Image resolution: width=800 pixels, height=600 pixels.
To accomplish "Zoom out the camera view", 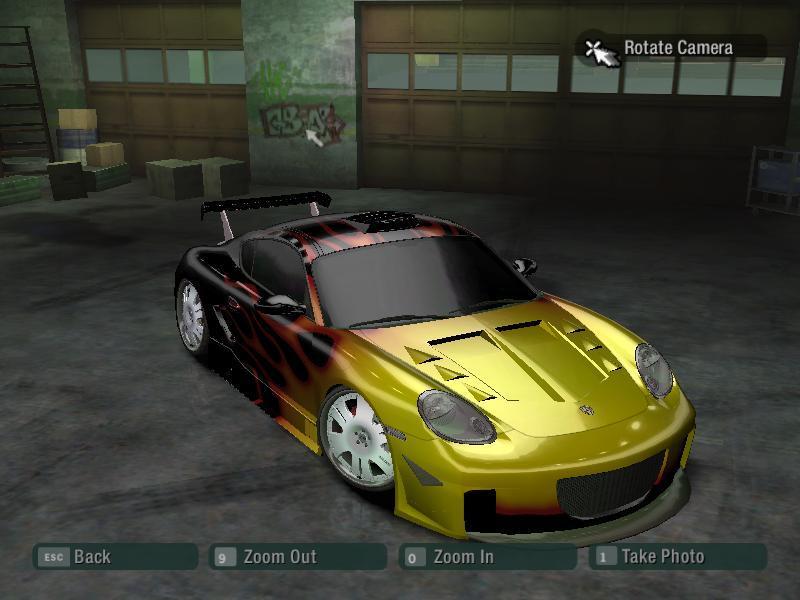I will tap(297, 557).
